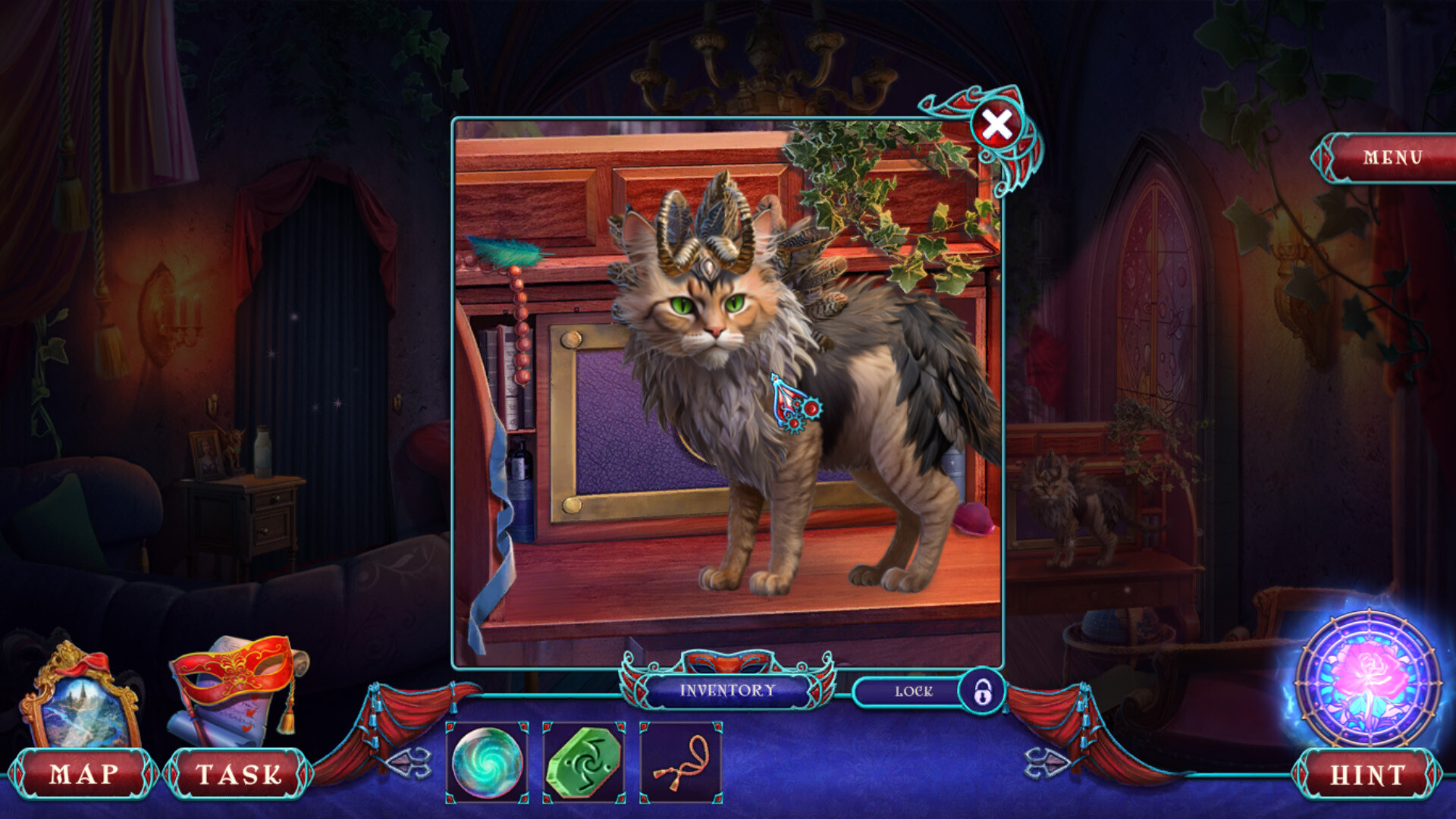Select the green rune tablet item

pos(584,764)
